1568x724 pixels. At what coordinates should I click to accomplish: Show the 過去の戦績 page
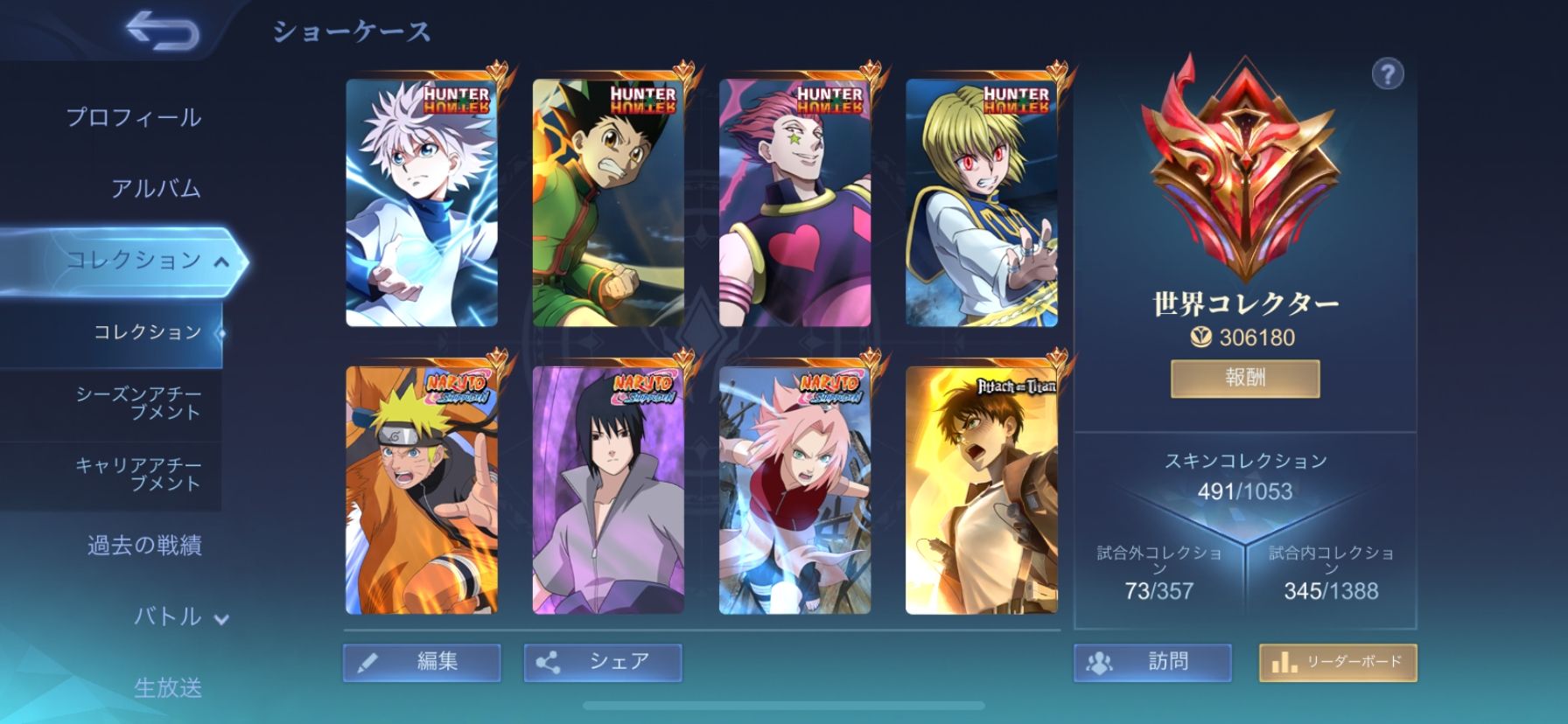[x=144, y=546]
